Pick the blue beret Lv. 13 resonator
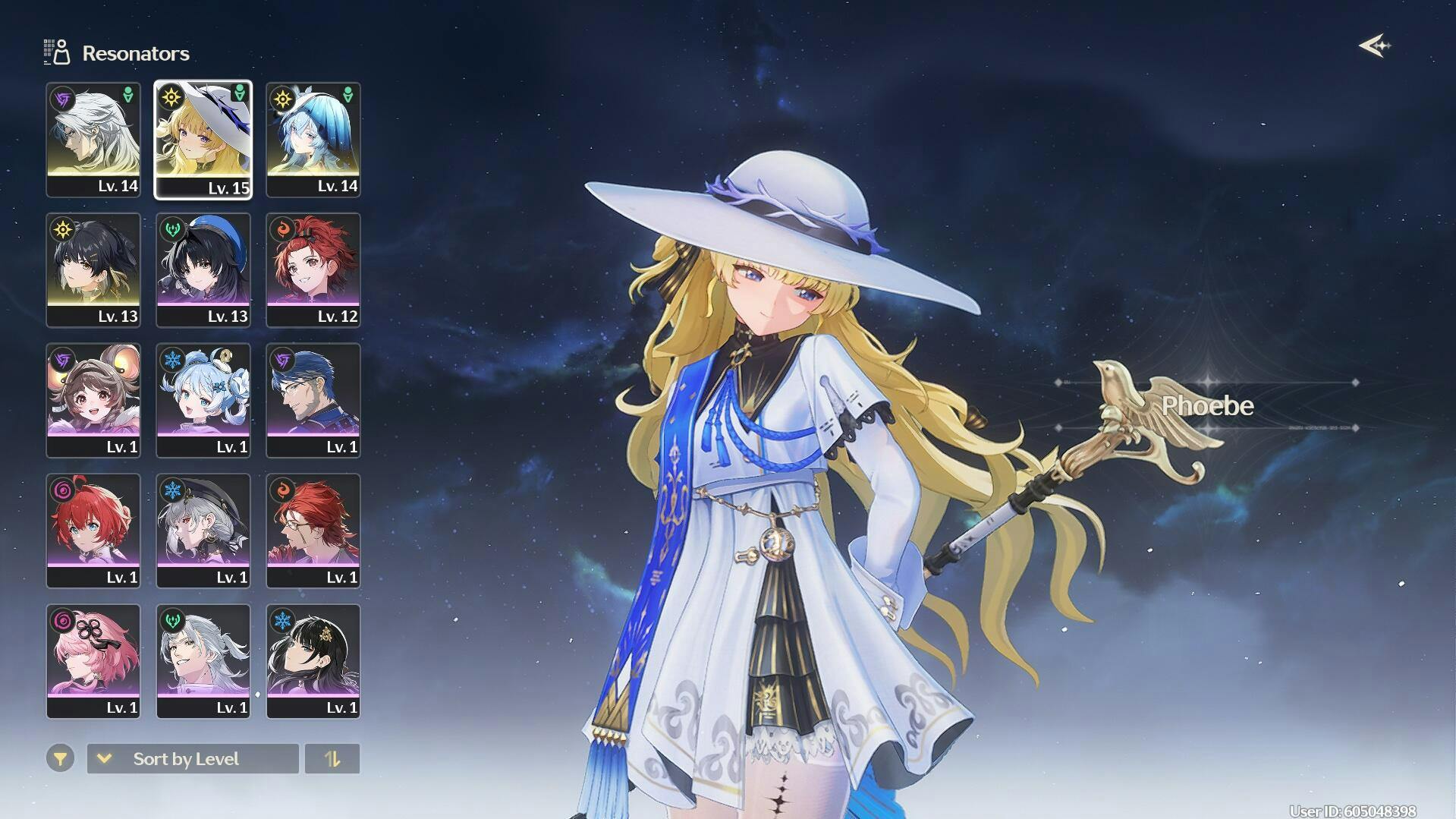The width and height of the screenshot is (1456, 819). (203, 270)
